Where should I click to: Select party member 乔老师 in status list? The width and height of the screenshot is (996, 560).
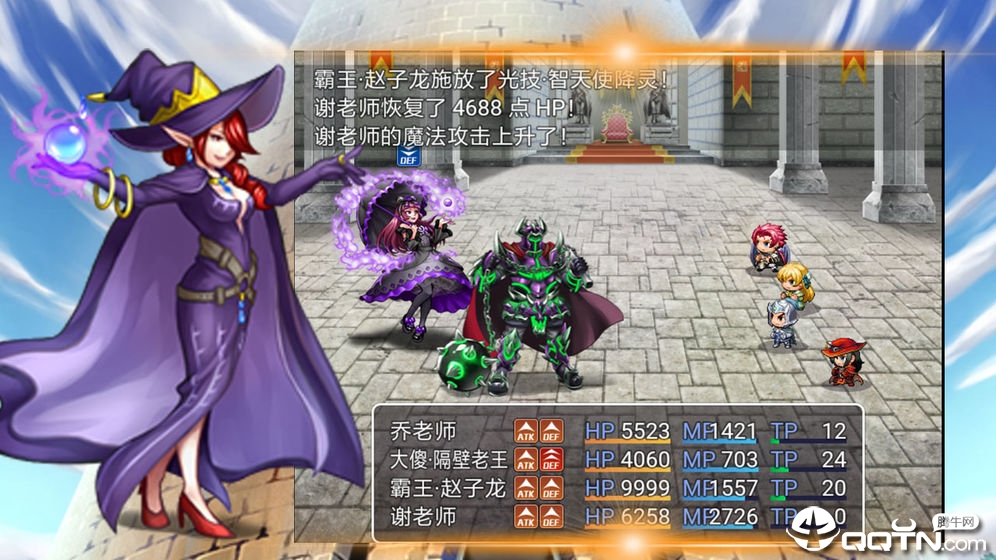click(x=423, y=432)
